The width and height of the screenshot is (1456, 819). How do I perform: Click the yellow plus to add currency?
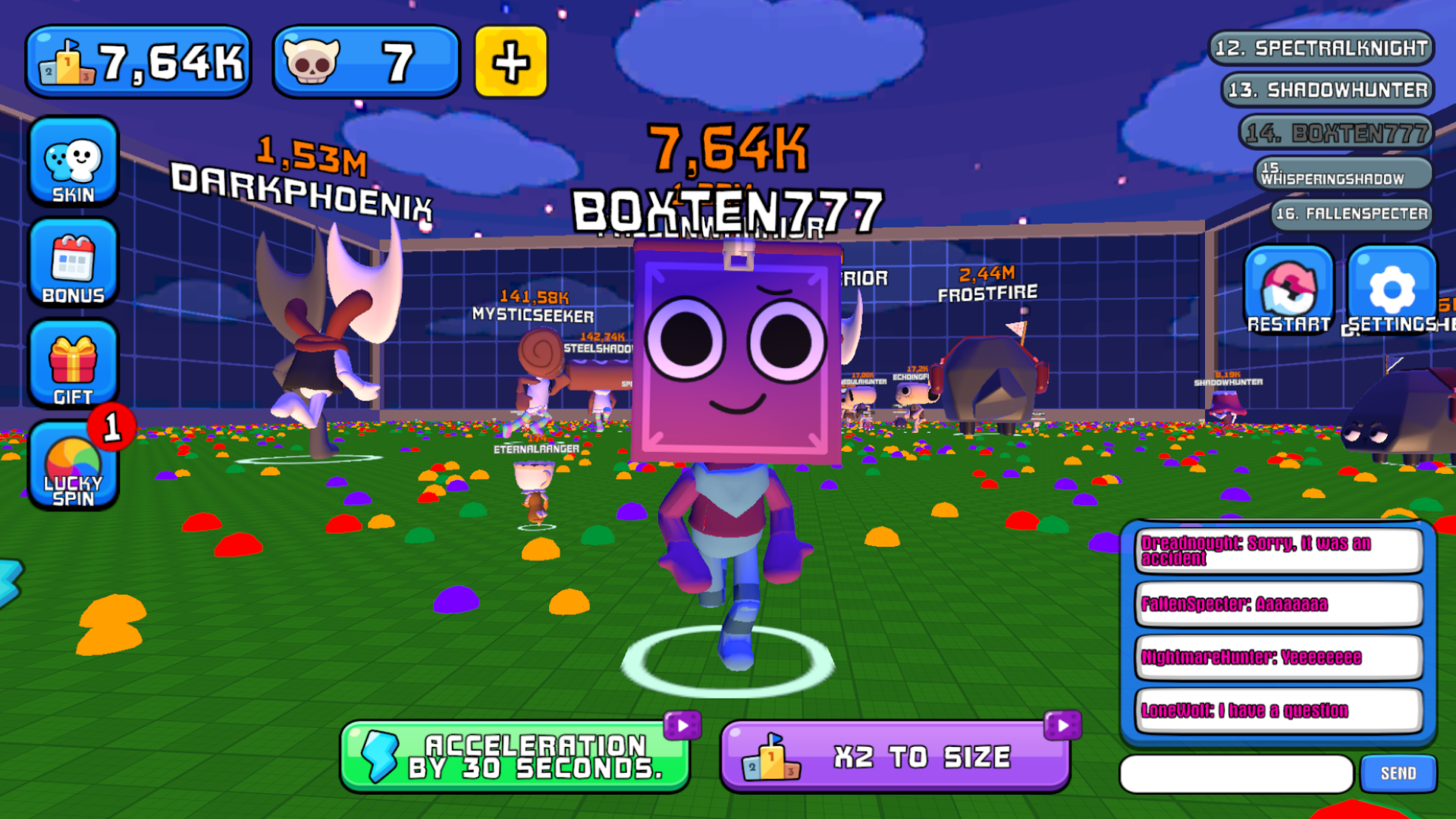click(x=510, y=61)
